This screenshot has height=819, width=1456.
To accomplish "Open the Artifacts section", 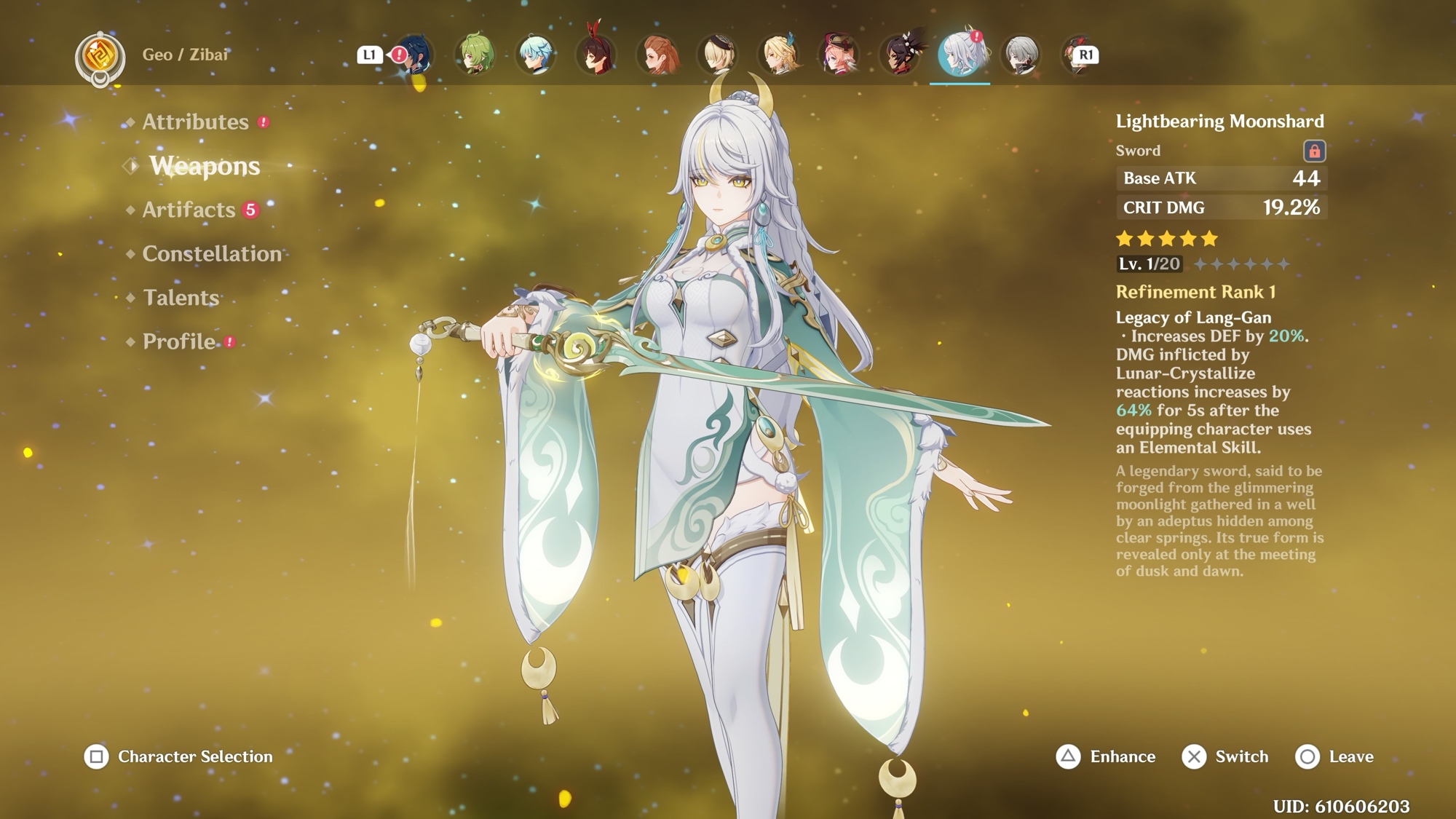I will 189,210.
